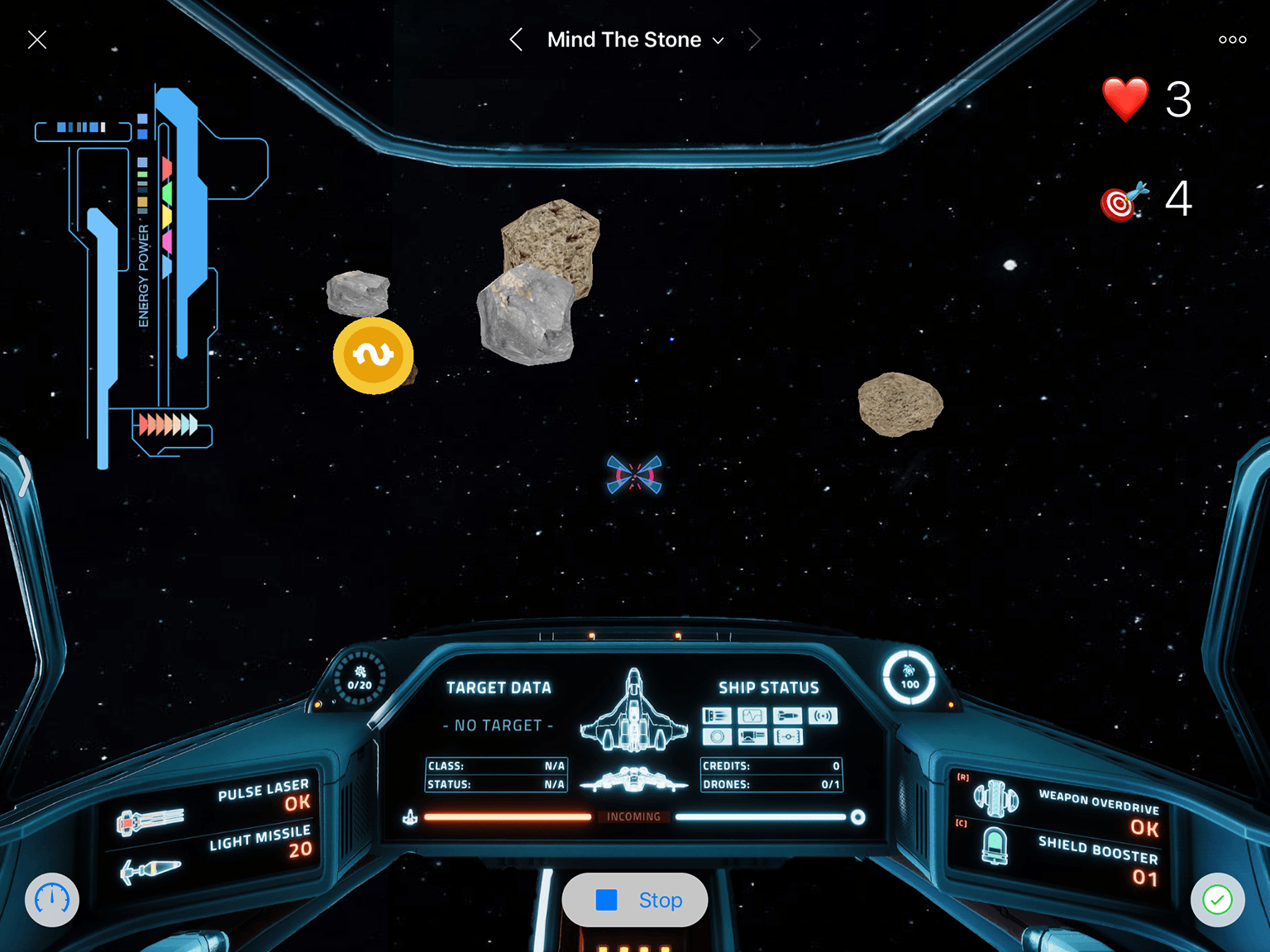Open the three-dot more options menu

click(x=1232, y=40)
